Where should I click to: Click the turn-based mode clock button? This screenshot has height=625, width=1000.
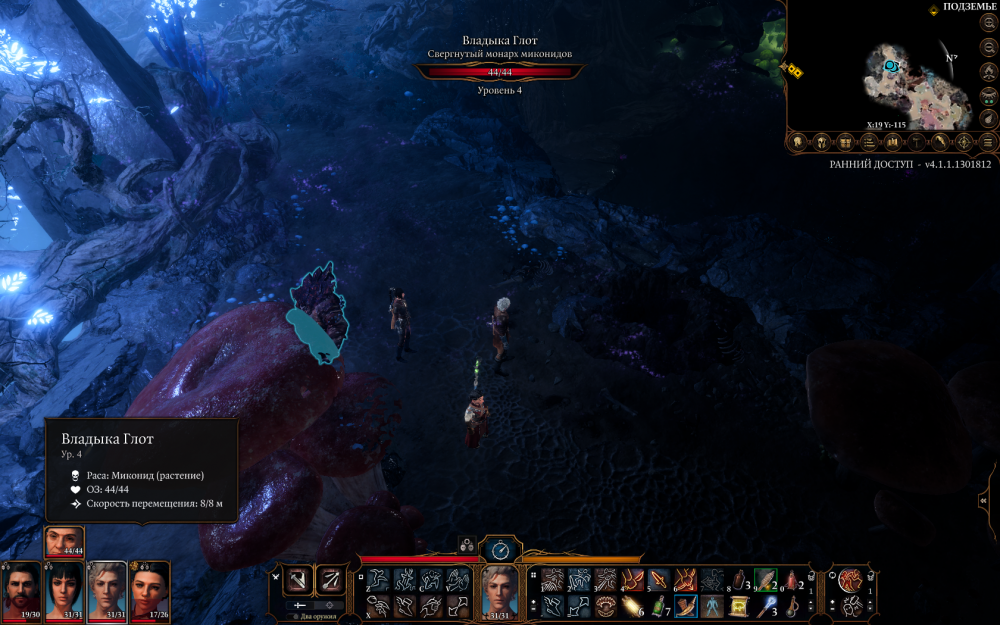[x=501, y=549]
